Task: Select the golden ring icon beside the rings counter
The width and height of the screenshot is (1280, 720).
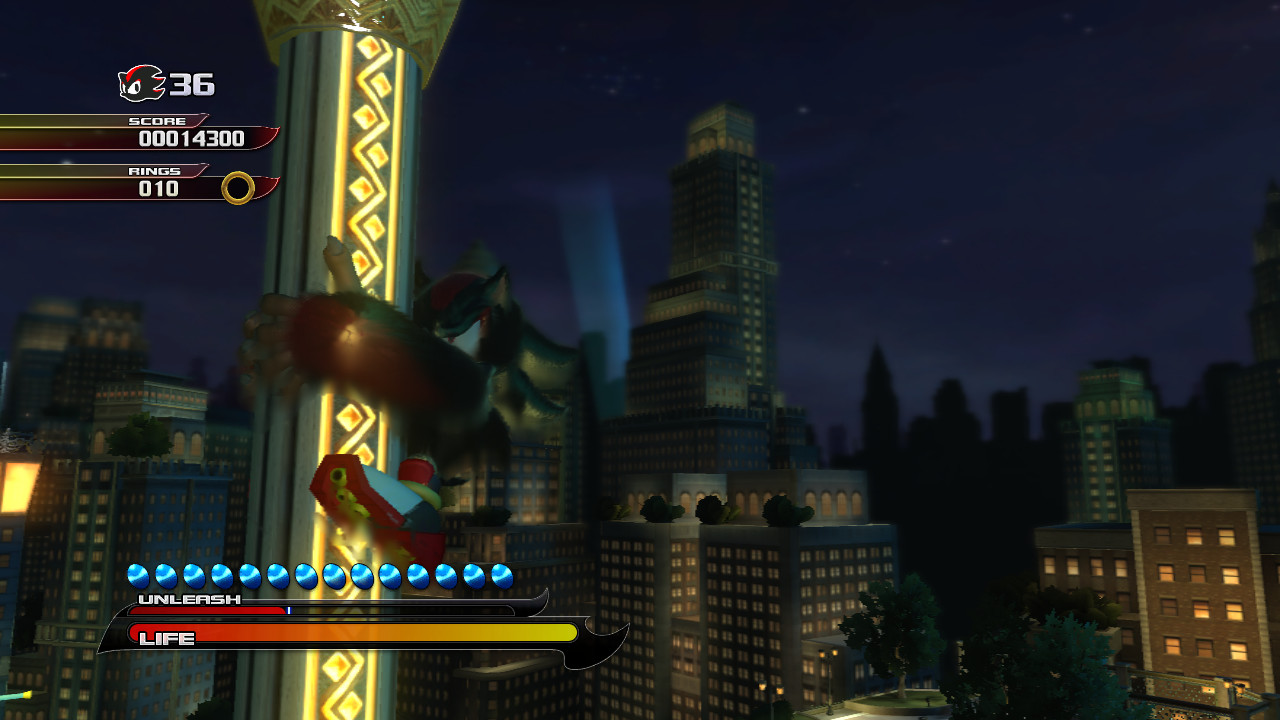Action: 238,188
